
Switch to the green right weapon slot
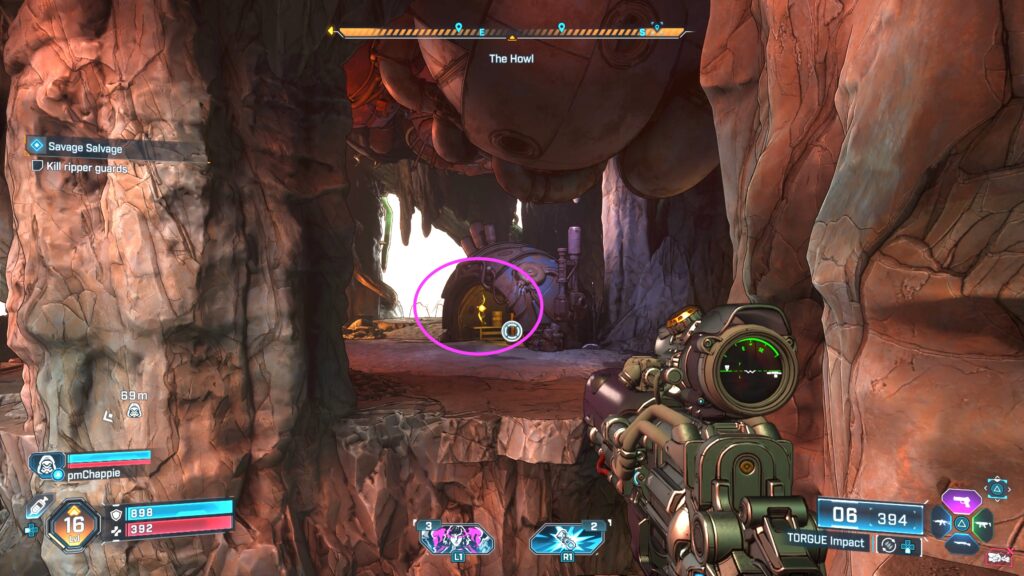point(984,522)
